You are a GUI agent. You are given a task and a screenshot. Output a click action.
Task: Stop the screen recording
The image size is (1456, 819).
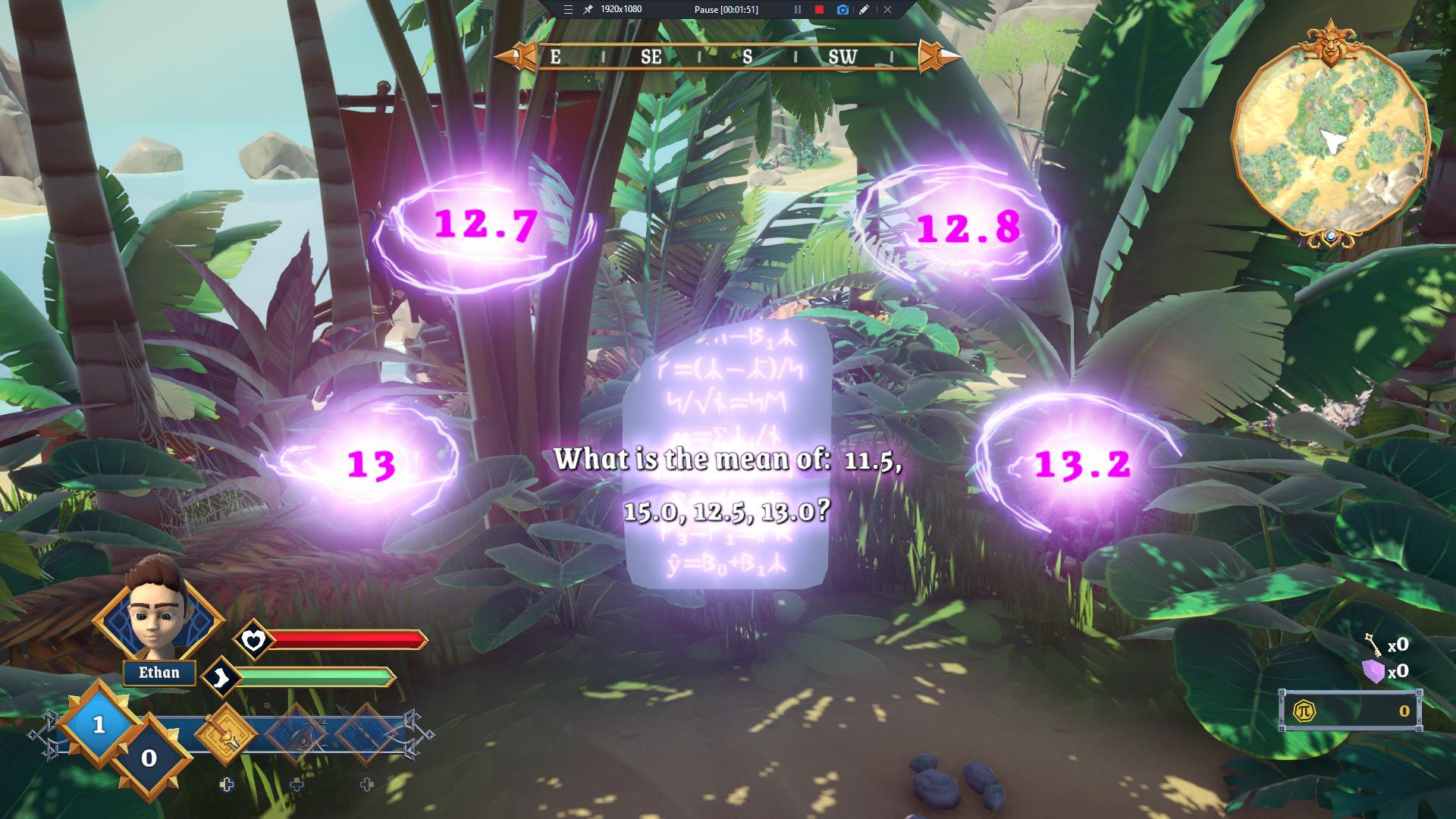coord(819,10)
